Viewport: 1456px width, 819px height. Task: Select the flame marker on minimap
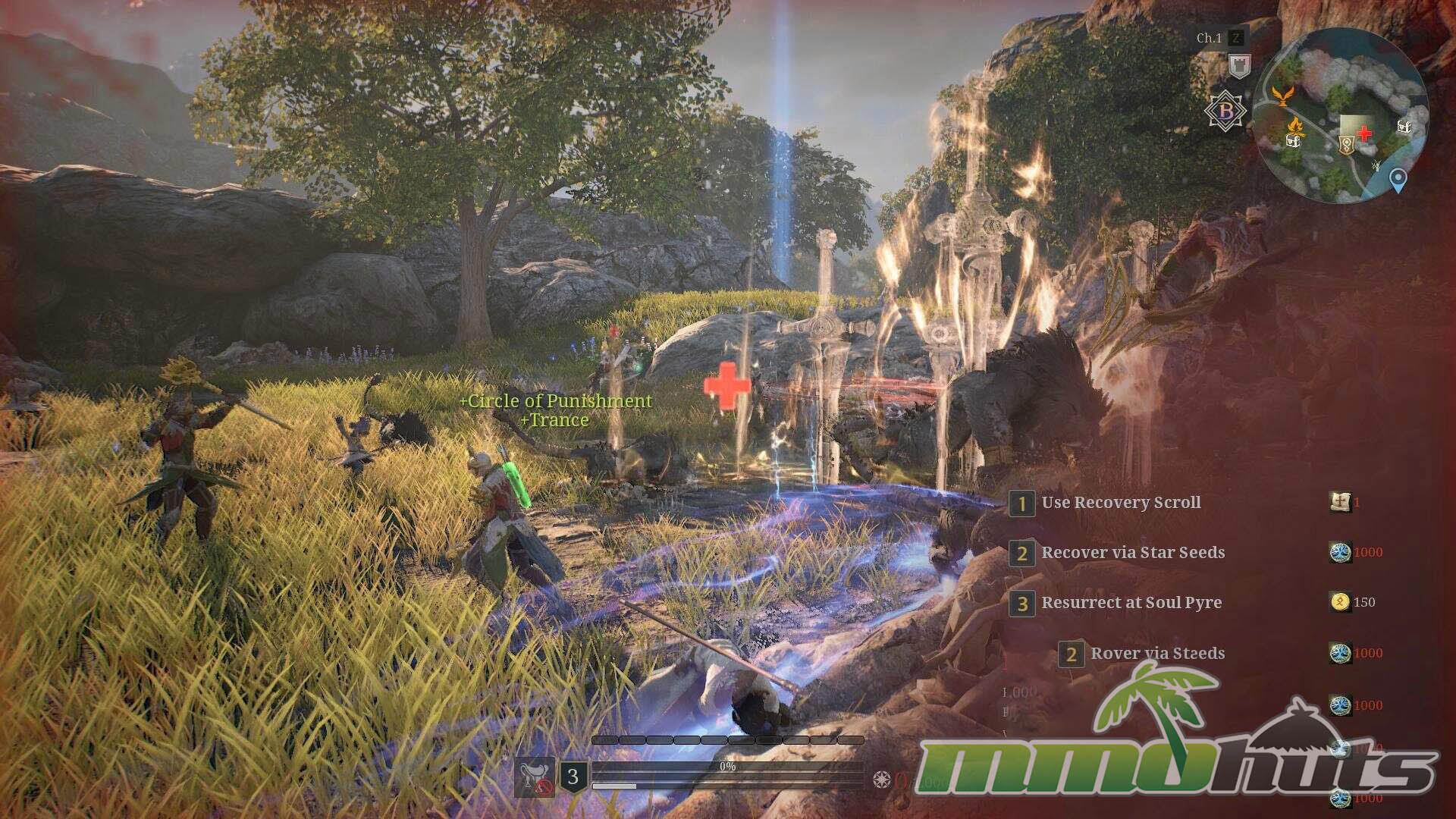pyautogui.click(x=1294, y=124)
